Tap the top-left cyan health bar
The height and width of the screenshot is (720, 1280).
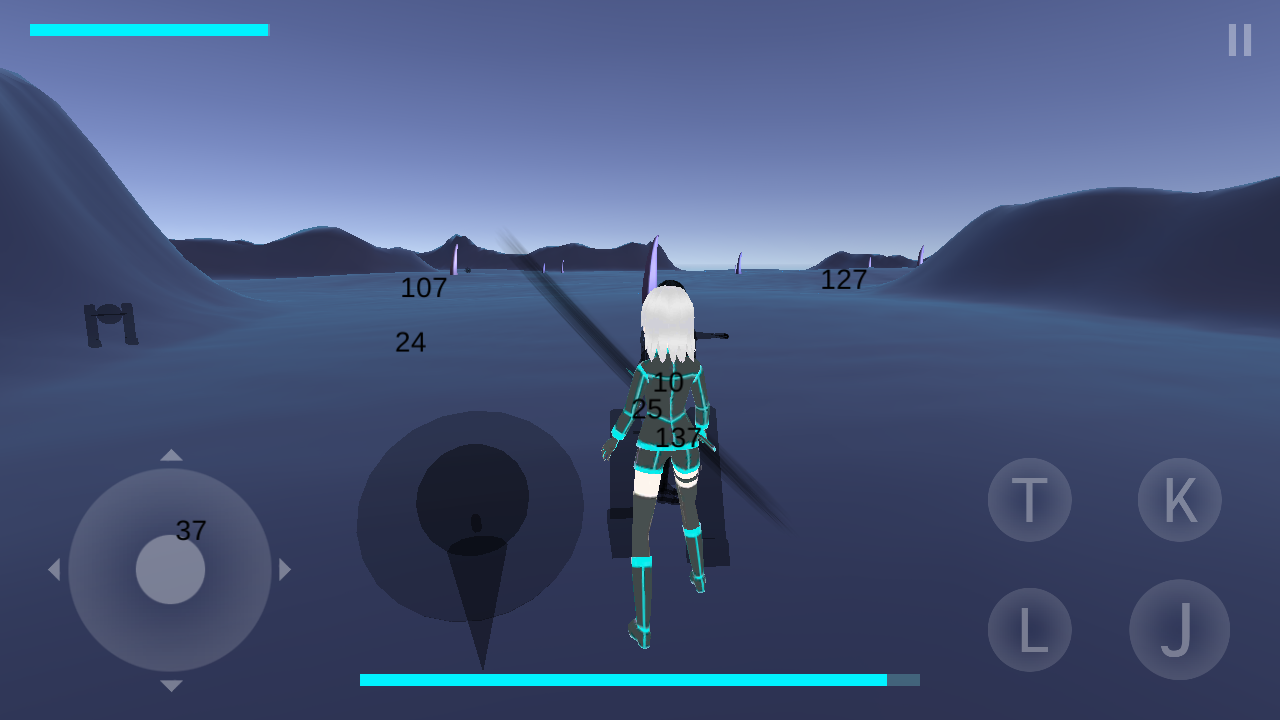point(150,28)
